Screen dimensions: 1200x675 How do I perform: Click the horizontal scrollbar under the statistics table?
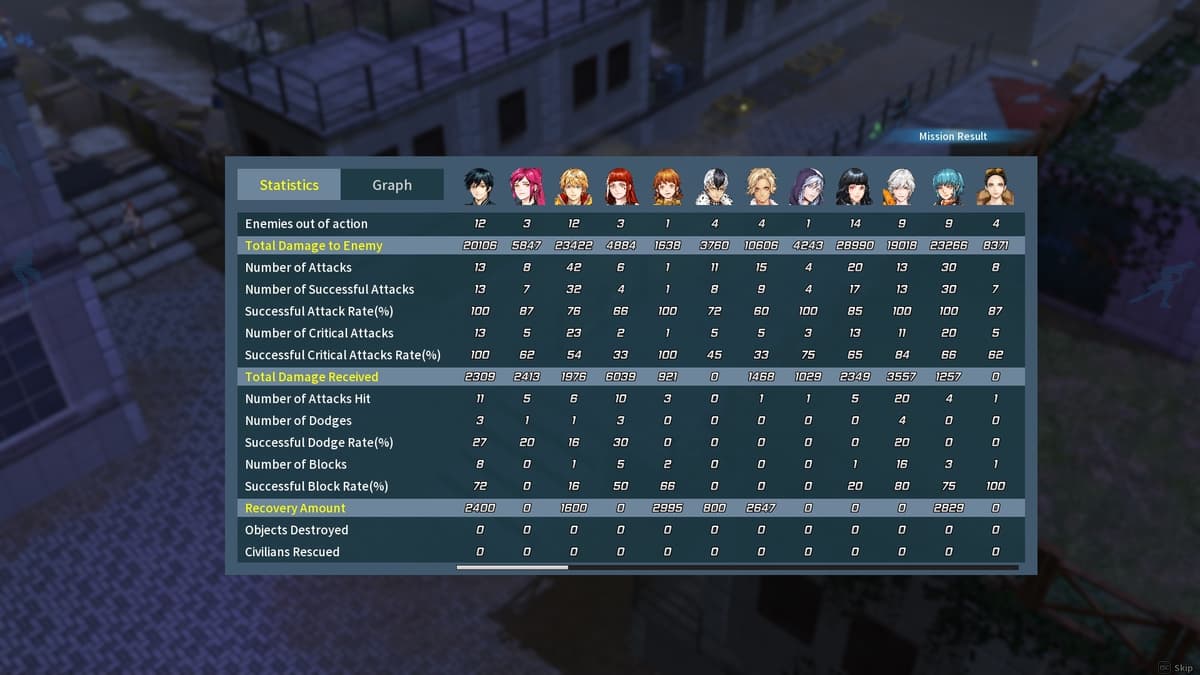tap(513, 567)
